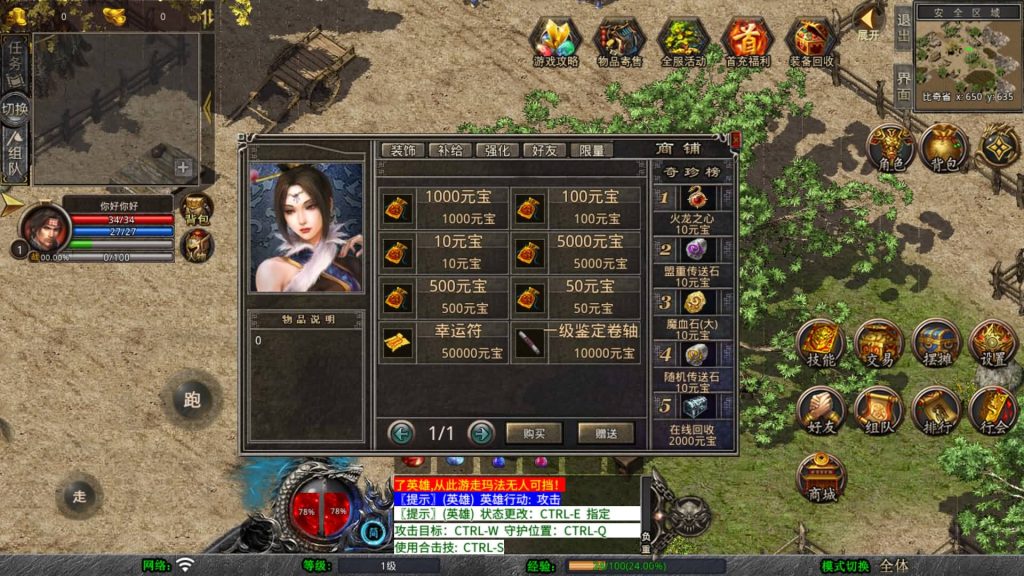
Task: Select the 强化 shop tab
Action: pyautogui.click(x=498, y=150)
